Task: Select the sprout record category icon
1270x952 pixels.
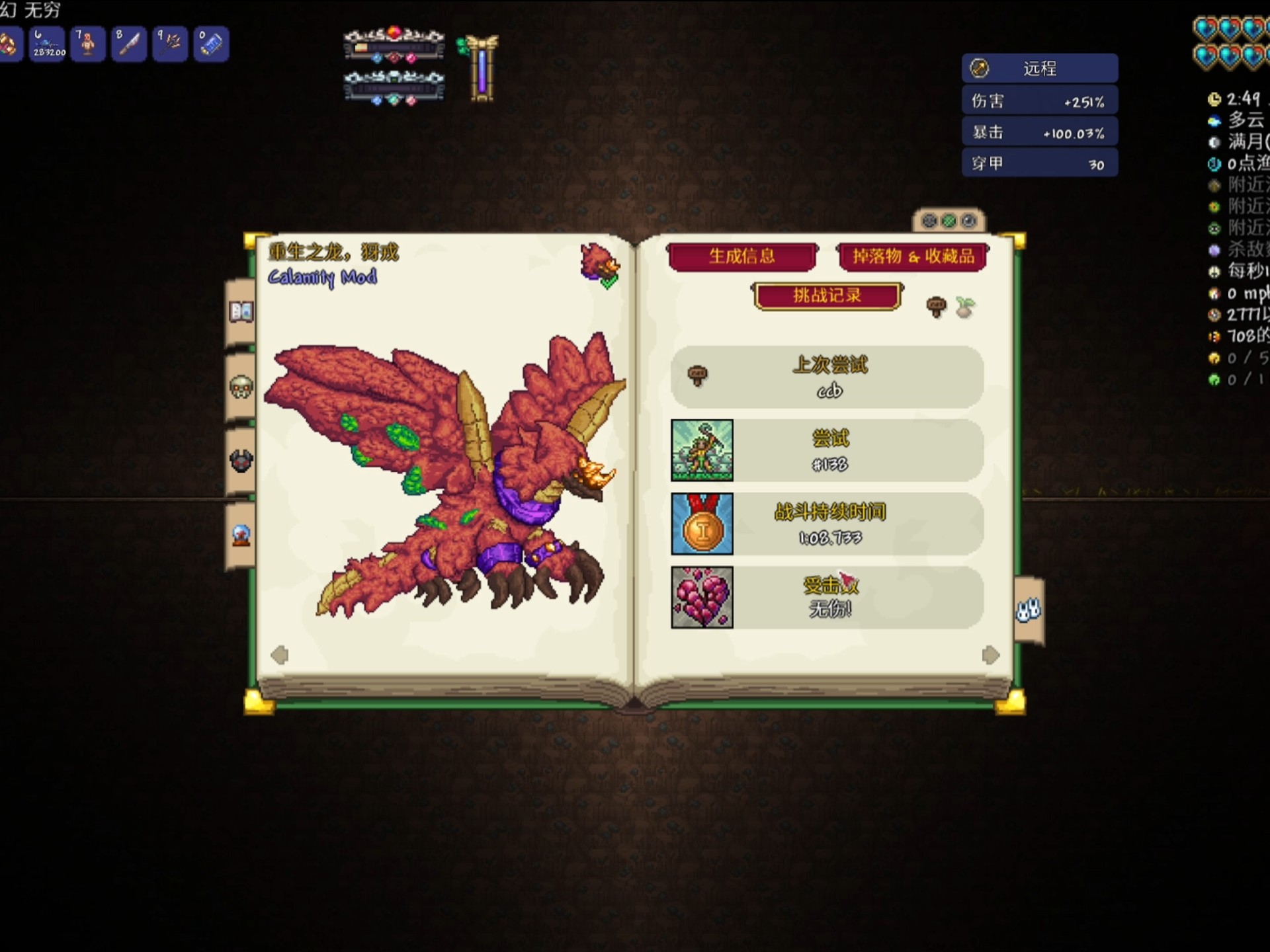Action: (x=965, y=306)
